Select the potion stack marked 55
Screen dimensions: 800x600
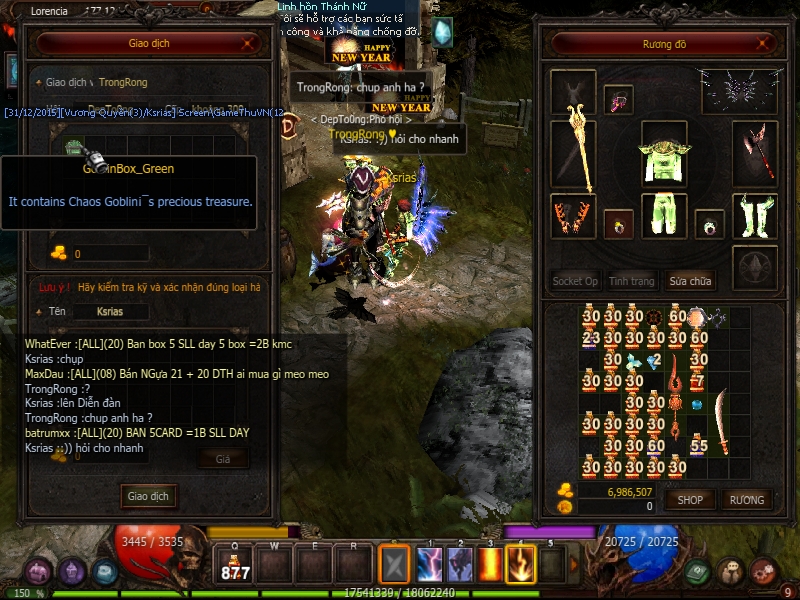699,444
